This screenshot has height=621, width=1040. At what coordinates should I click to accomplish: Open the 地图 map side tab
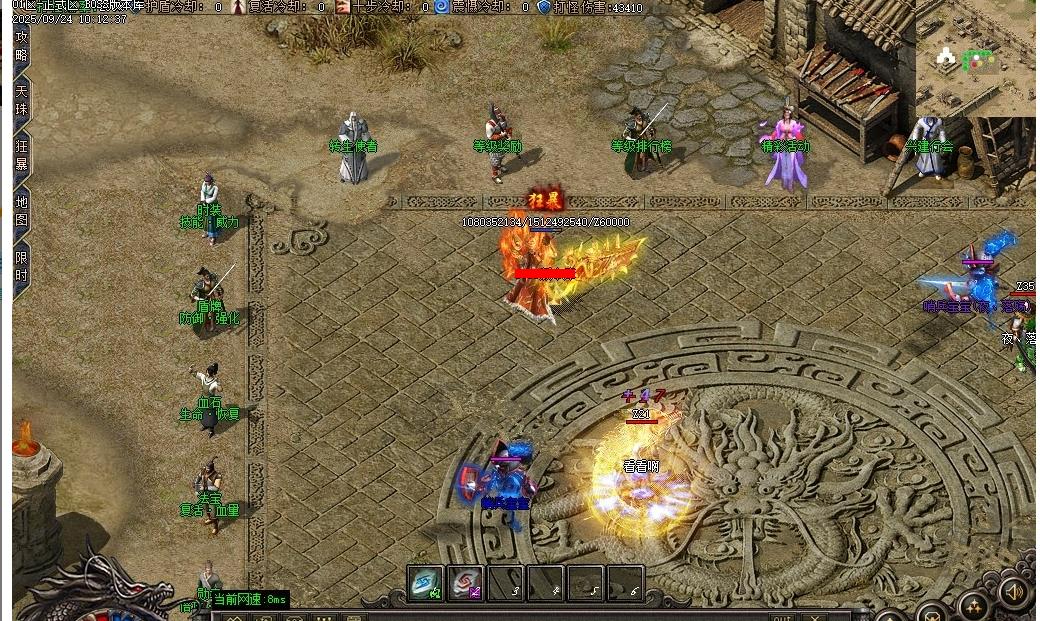(x=22, y=210)
